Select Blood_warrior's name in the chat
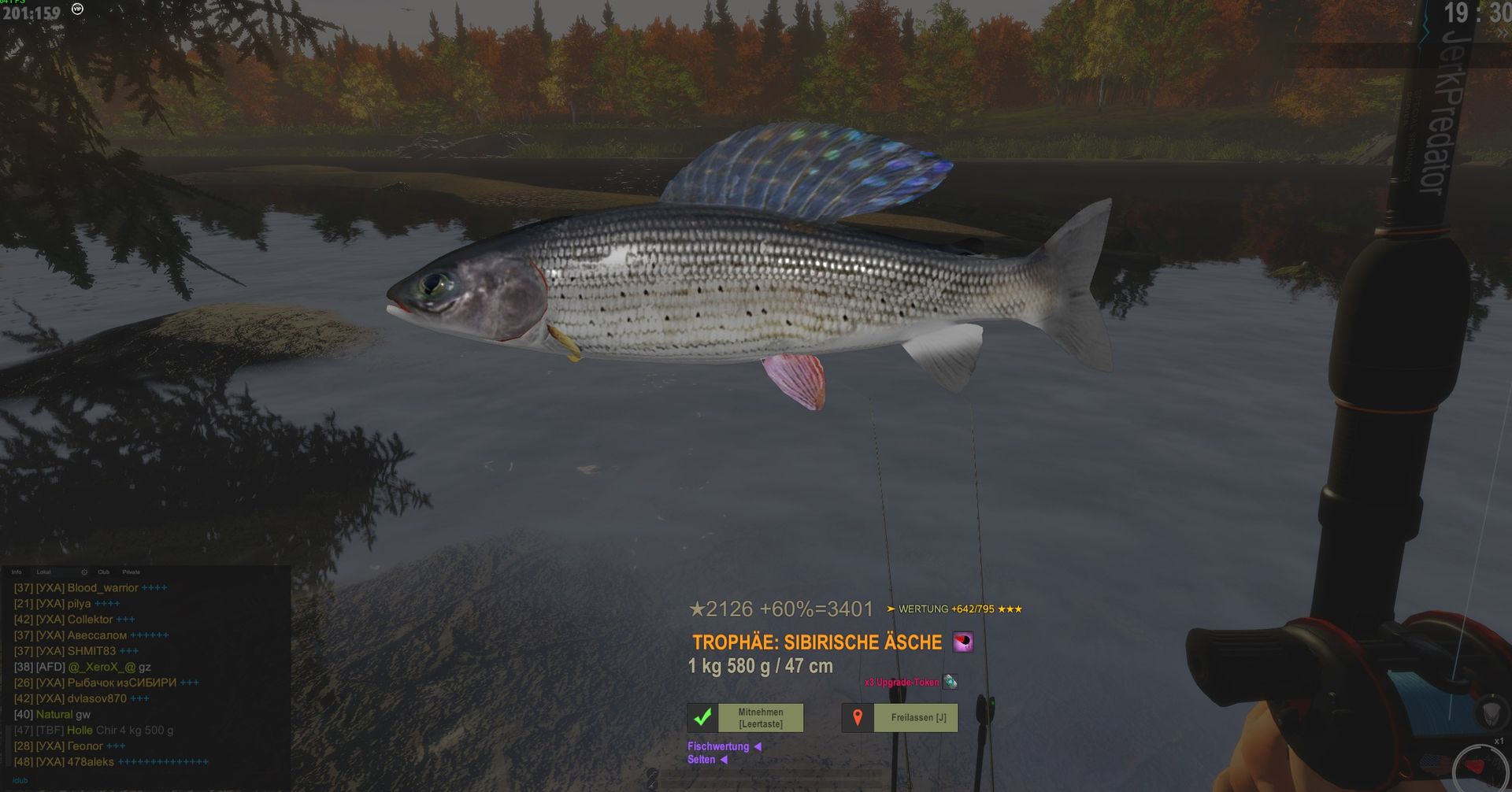 (x=102, y=588)
